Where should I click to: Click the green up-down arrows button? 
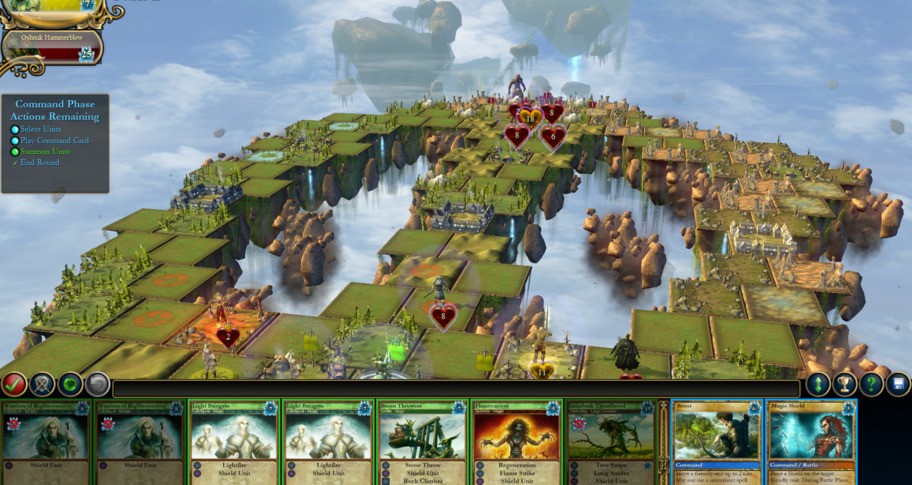[818, 384]
